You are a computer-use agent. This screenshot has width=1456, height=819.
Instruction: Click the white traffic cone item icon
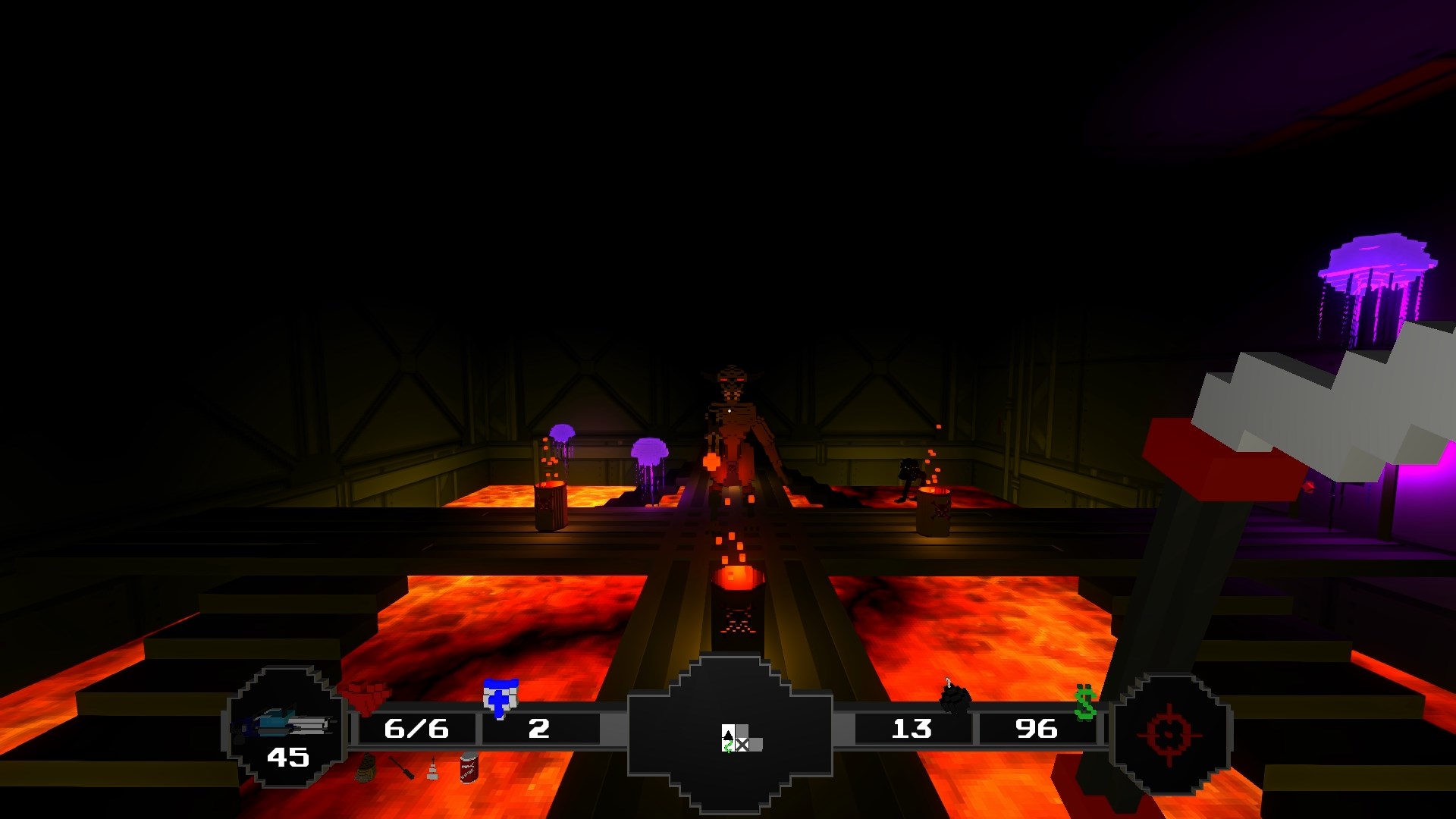435,771
